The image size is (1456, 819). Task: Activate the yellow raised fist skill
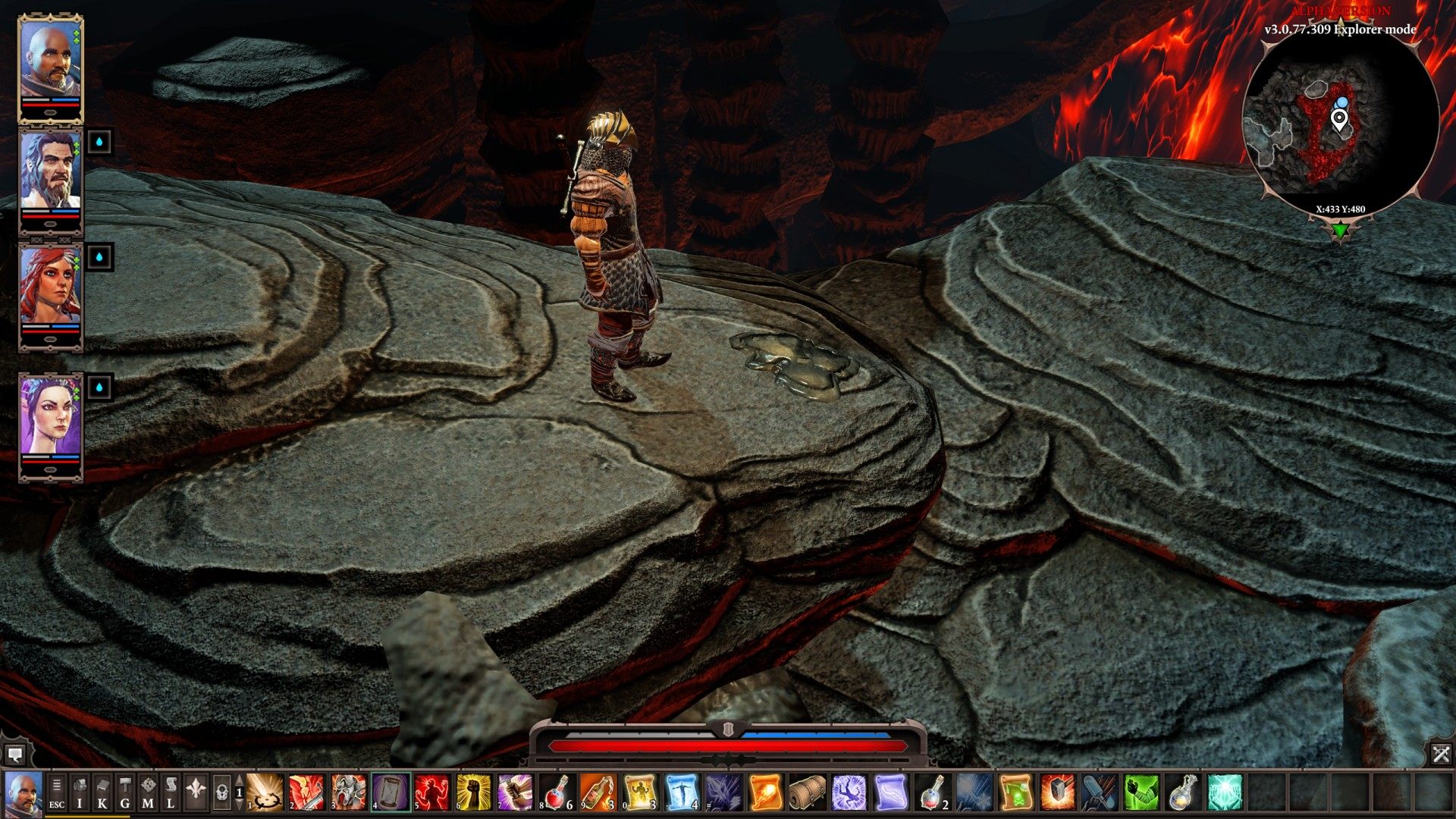click(x=474, y=792)
